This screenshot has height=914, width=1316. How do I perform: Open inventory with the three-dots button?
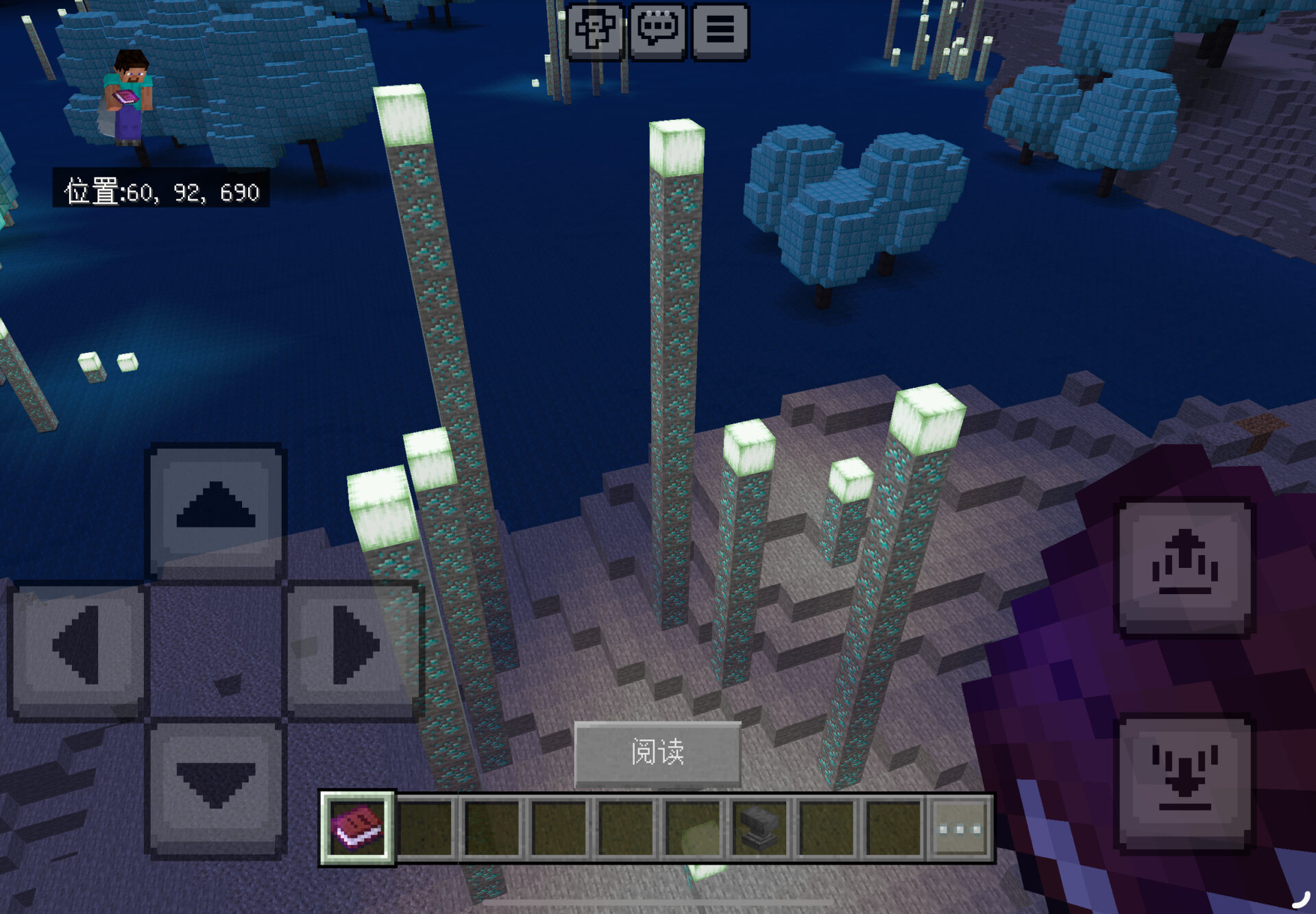tap(960, 828)
